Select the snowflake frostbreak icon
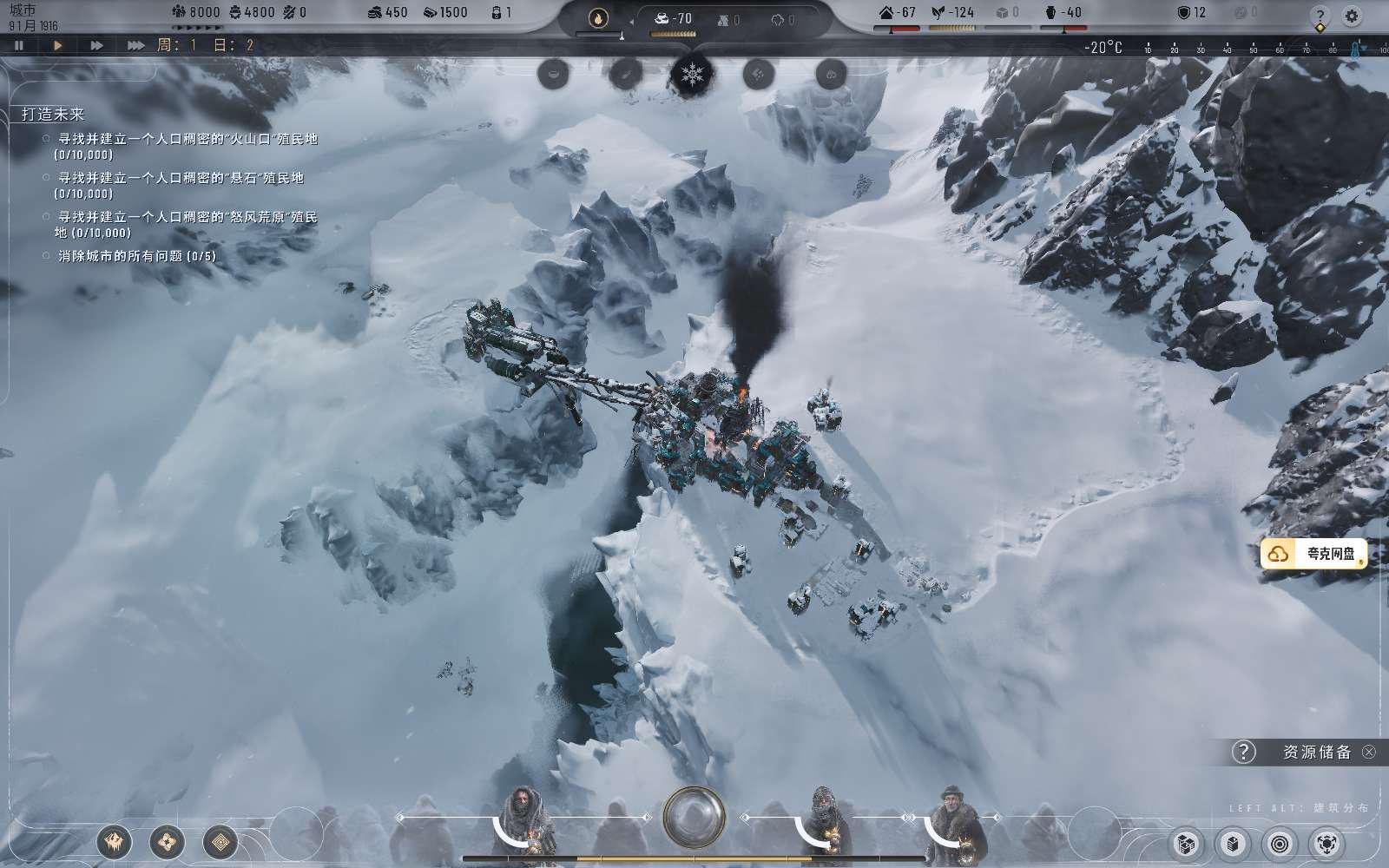Screen dimensions: 1389x868 point(693,74)
